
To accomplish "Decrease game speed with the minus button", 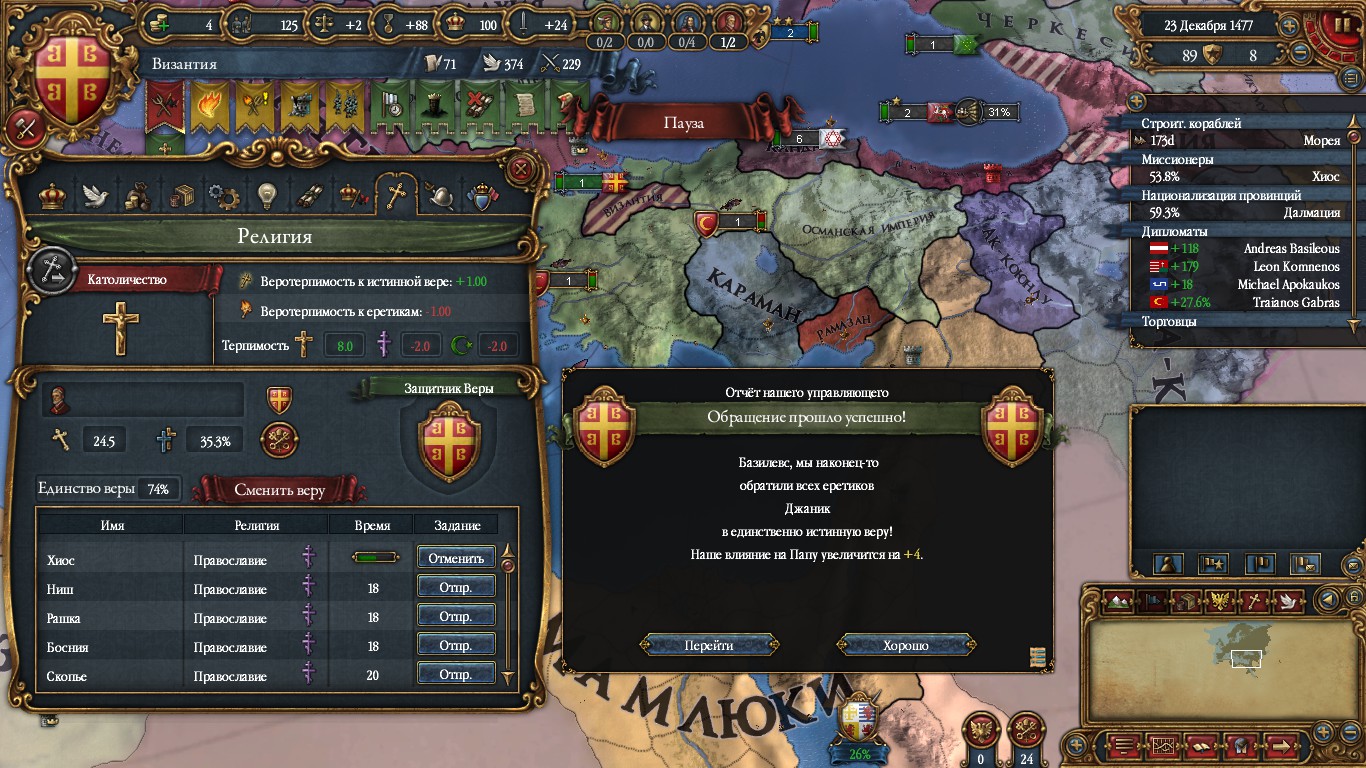I will coord(1301,54).
